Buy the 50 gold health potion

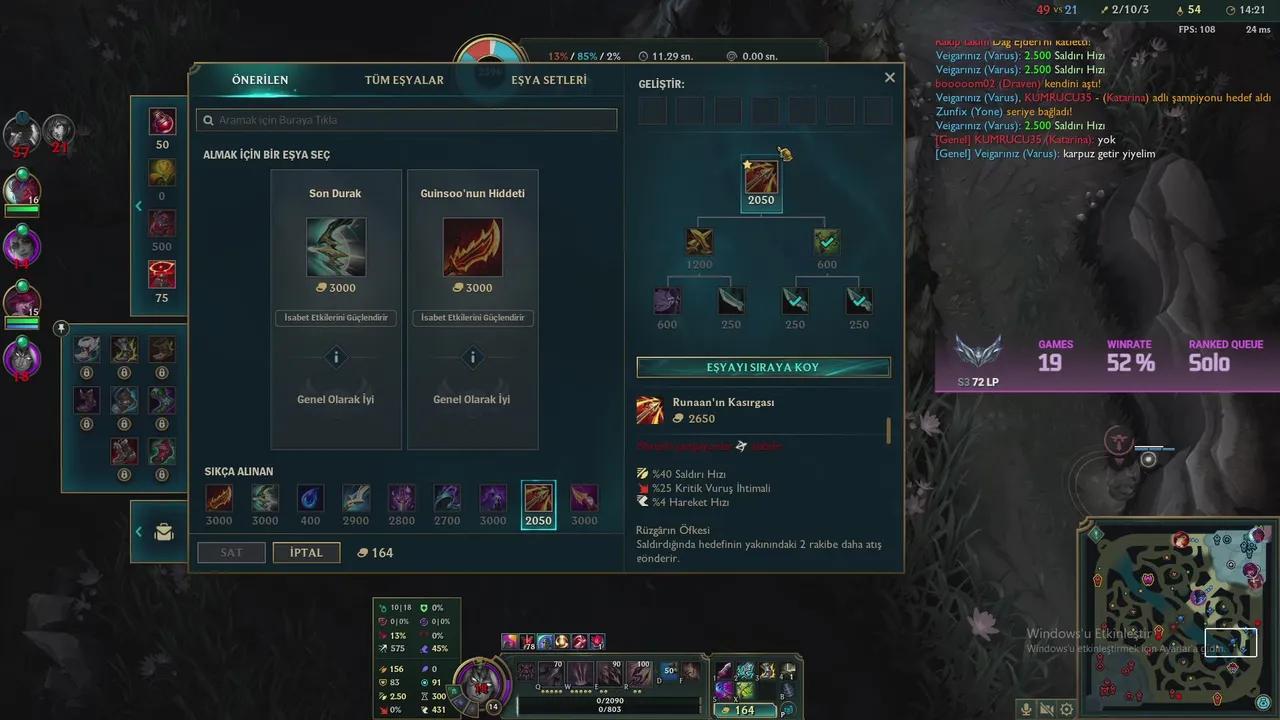pos(162,122)
